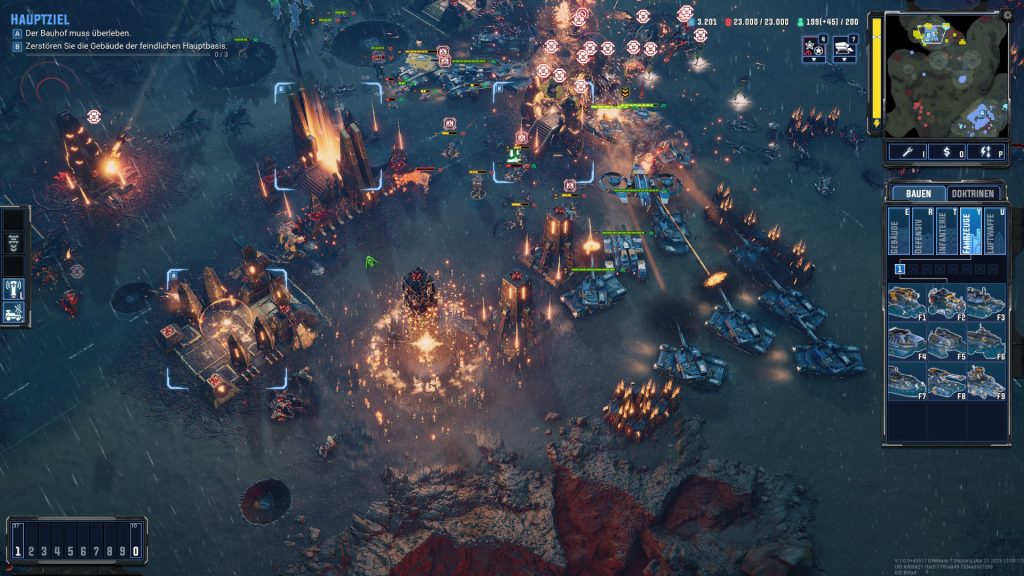Open settings via the gear icon
The image size is (1024, 576).
coord(1008,15)
